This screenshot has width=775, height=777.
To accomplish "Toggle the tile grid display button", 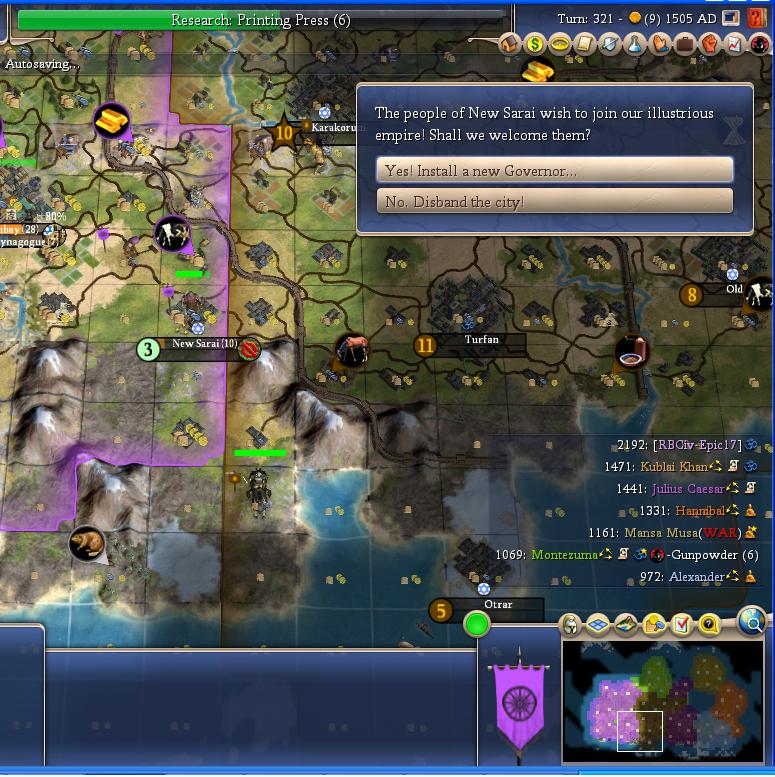I will point(598,626).
